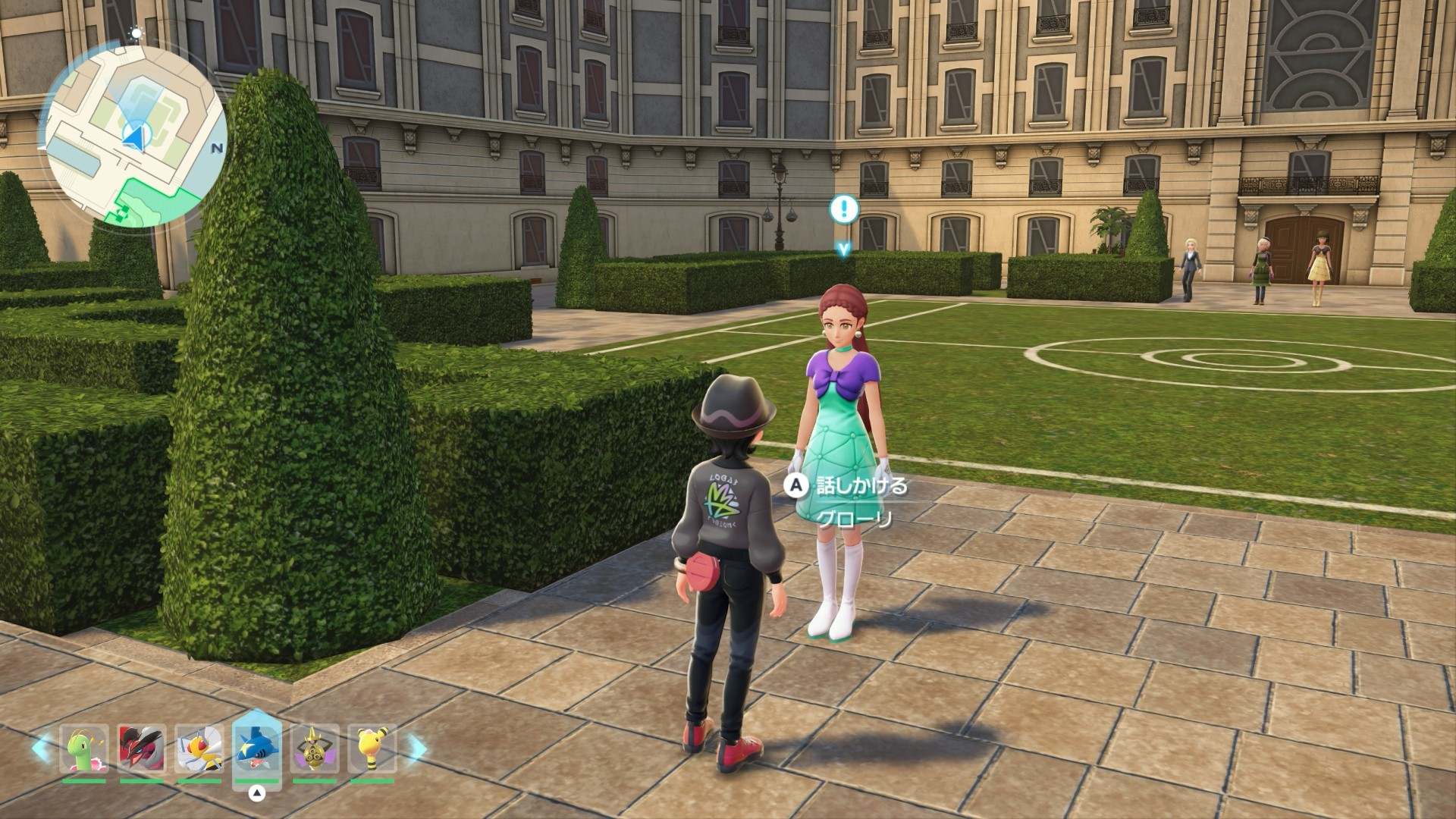Select the highlighted Garchomp slot
This screenshot has width=1456, height=819.
pos(257,747)
